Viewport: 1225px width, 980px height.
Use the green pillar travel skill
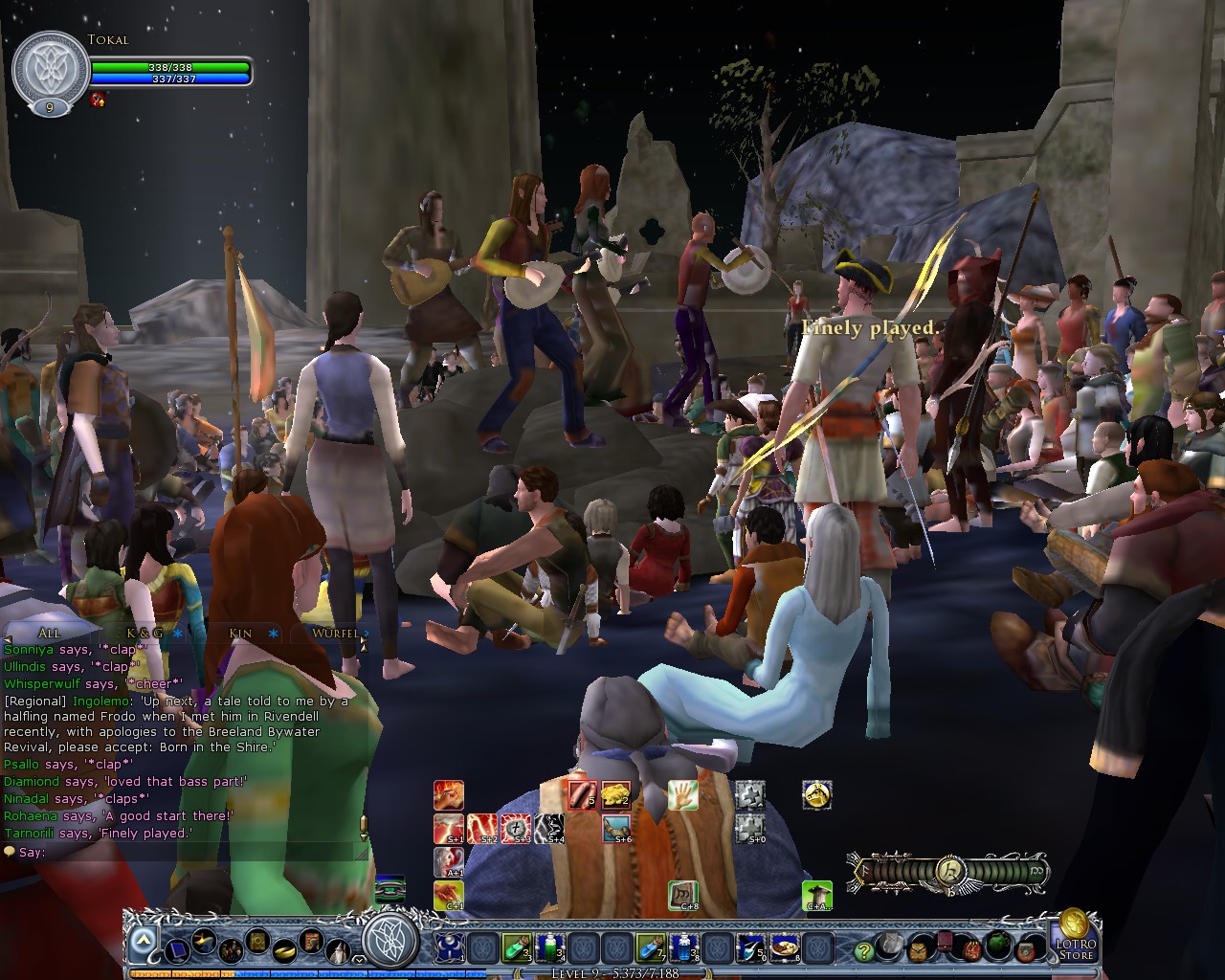(816, 895)
